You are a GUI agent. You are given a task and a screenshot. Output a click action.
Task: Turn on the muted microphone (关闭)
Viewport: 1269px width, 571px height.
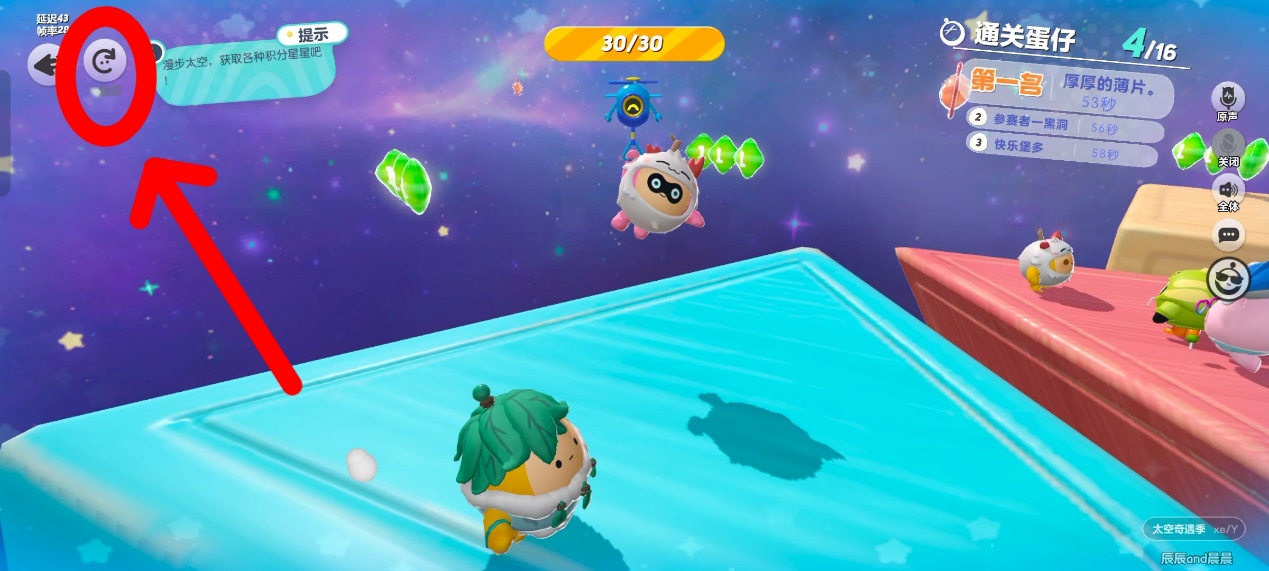click(1228, 144)
